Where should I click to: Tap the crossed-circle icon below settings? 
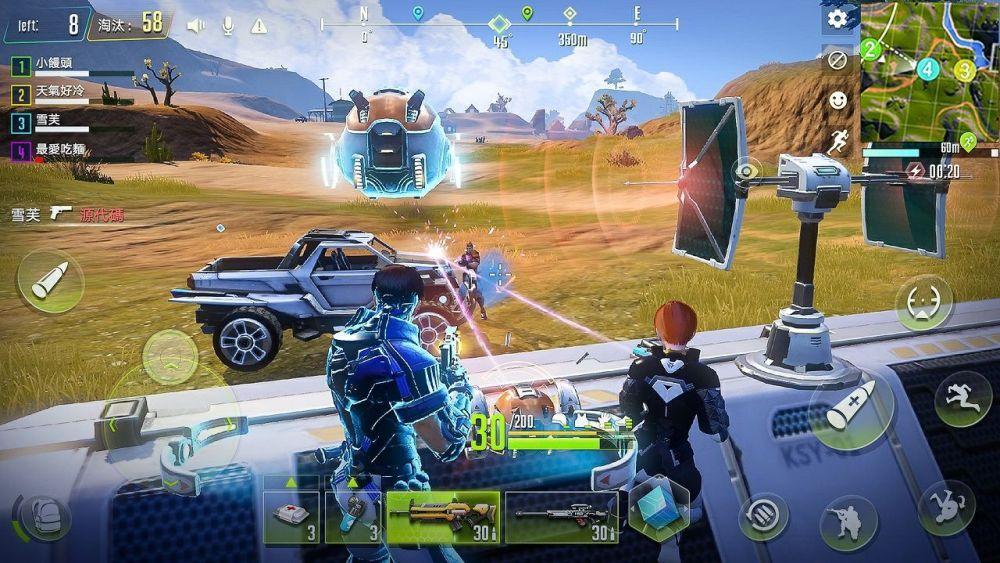[838, 60]
